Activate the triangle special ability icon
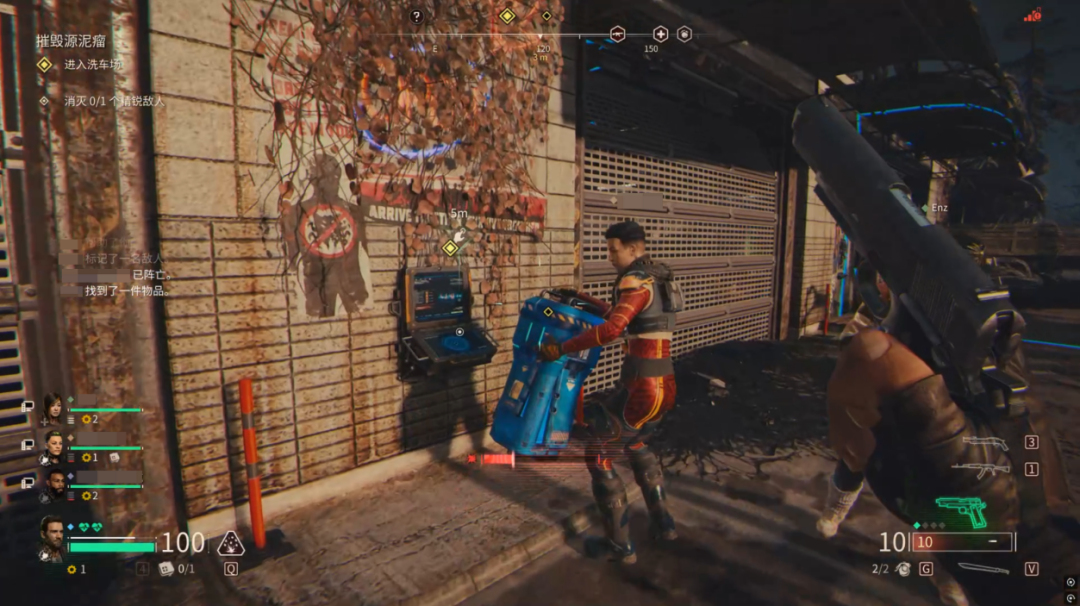 coord(230,543)
